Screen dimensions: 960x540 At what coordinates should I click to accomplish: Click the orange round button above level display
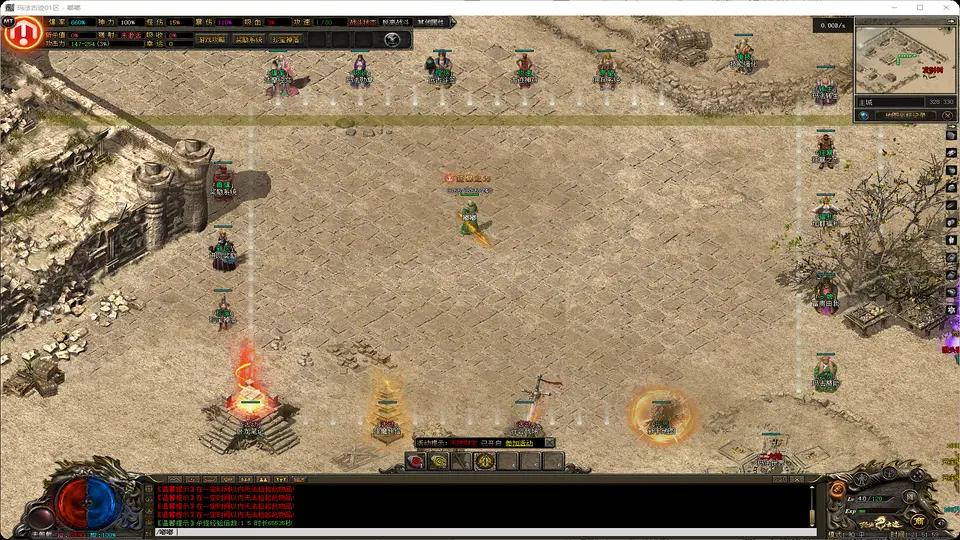coord(838,489)
